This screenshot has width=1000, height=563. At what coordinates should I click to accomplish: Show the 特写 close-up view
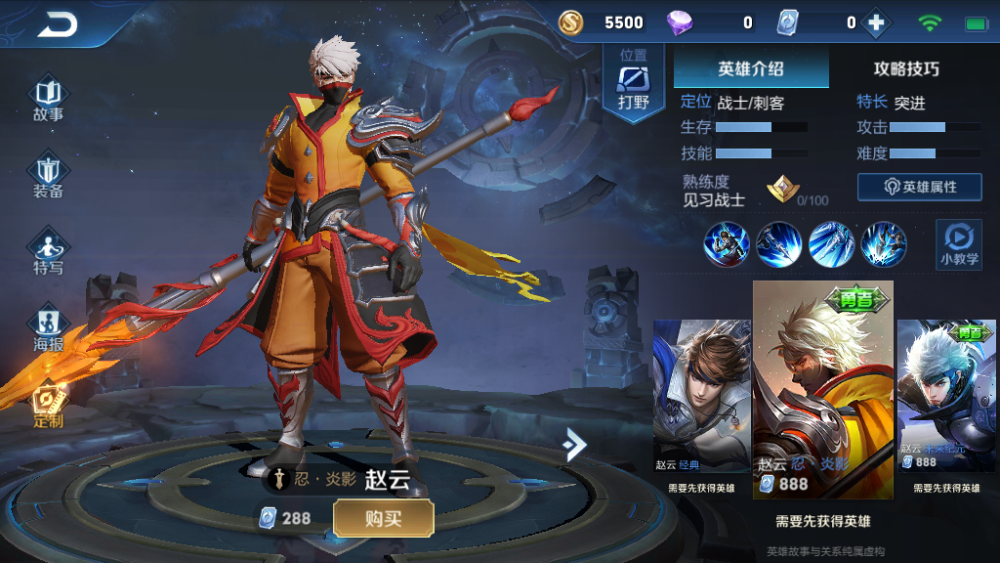click(x=48, y=252)
